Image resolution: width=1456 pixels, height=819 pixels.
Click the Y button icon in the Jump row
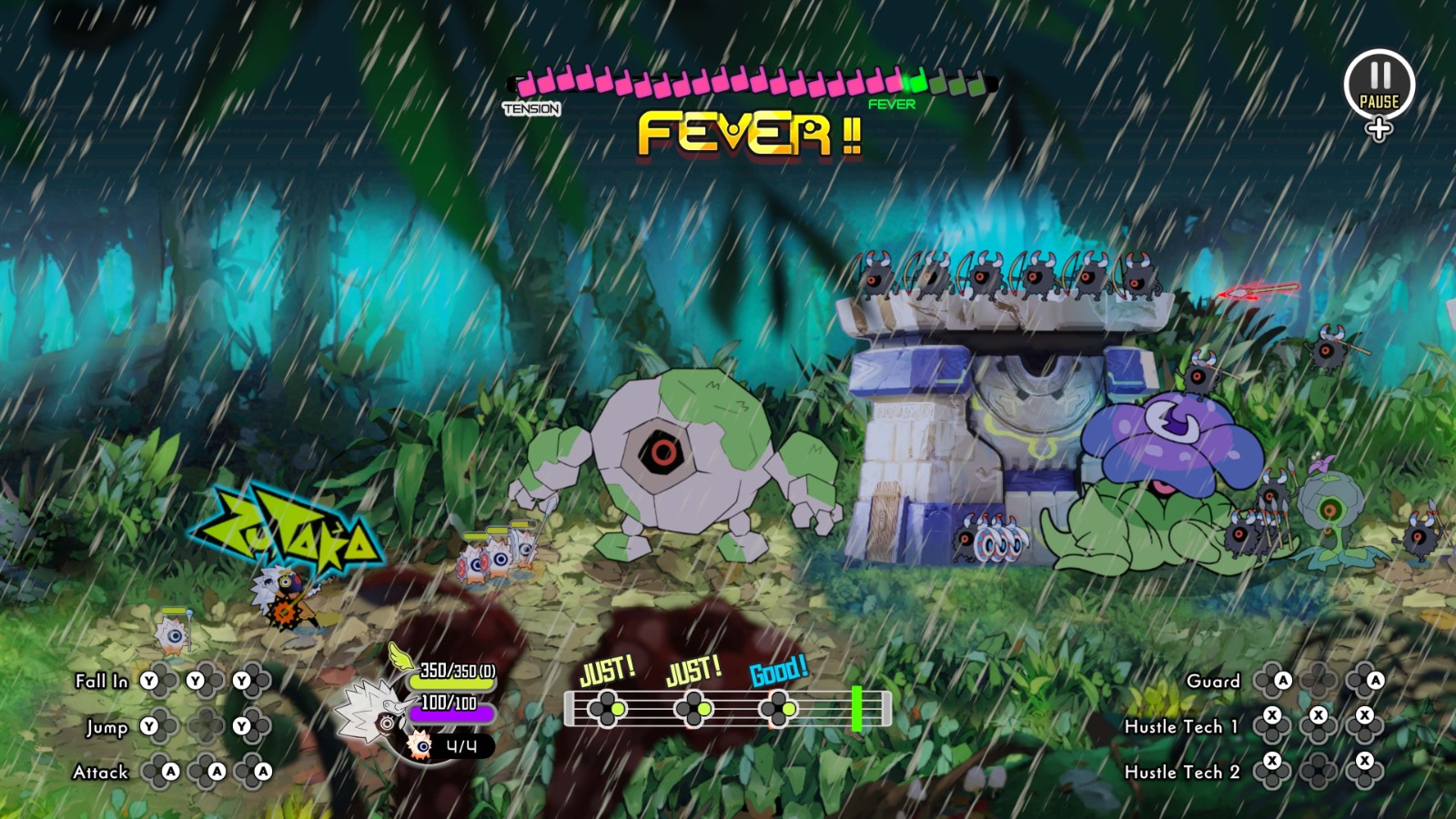(148, 727)
